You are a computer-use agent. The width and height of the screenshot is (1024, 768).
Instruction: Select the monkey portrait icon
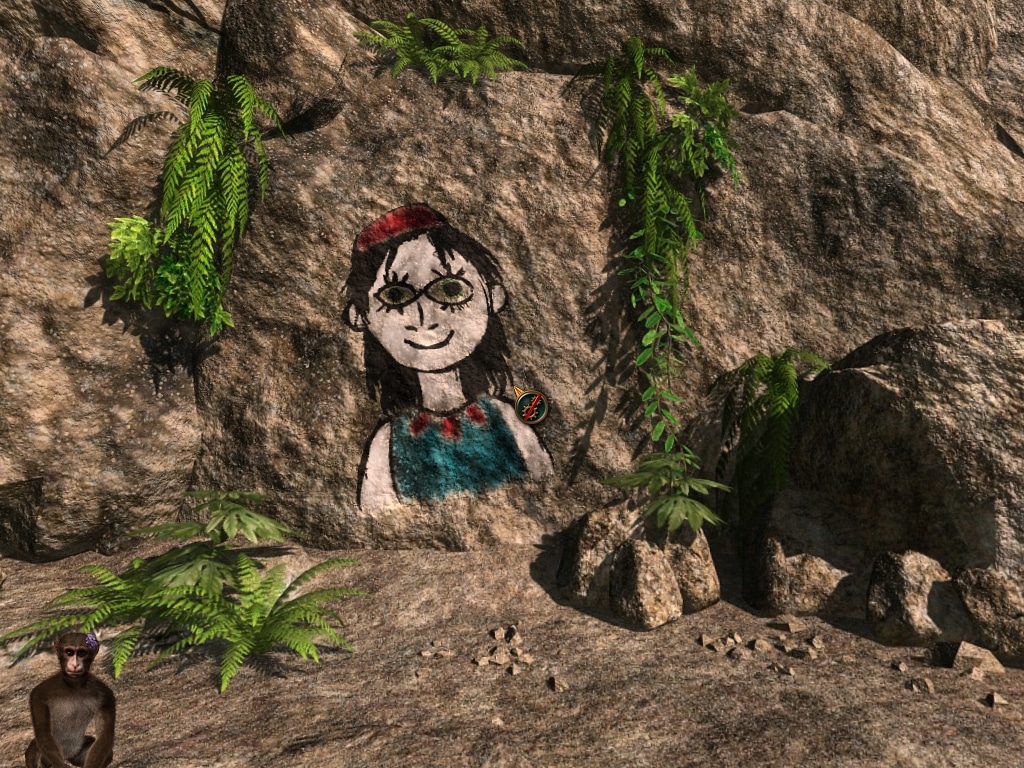(x=70, y=700)
